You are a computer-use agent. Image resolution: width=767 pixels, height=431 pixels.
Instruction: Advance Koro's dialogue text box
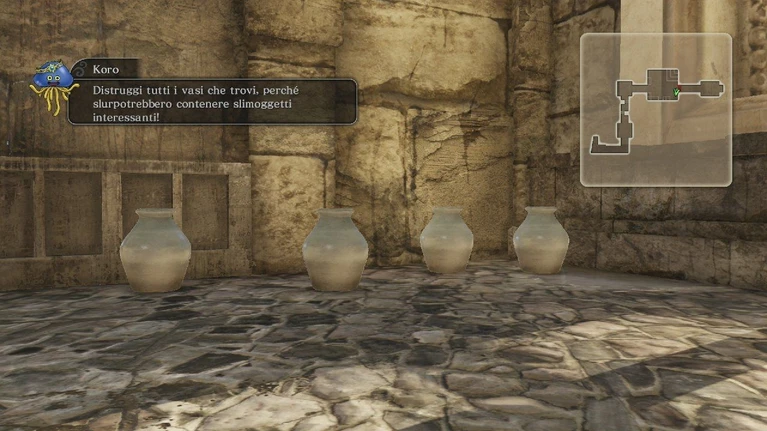click(211, 102)
